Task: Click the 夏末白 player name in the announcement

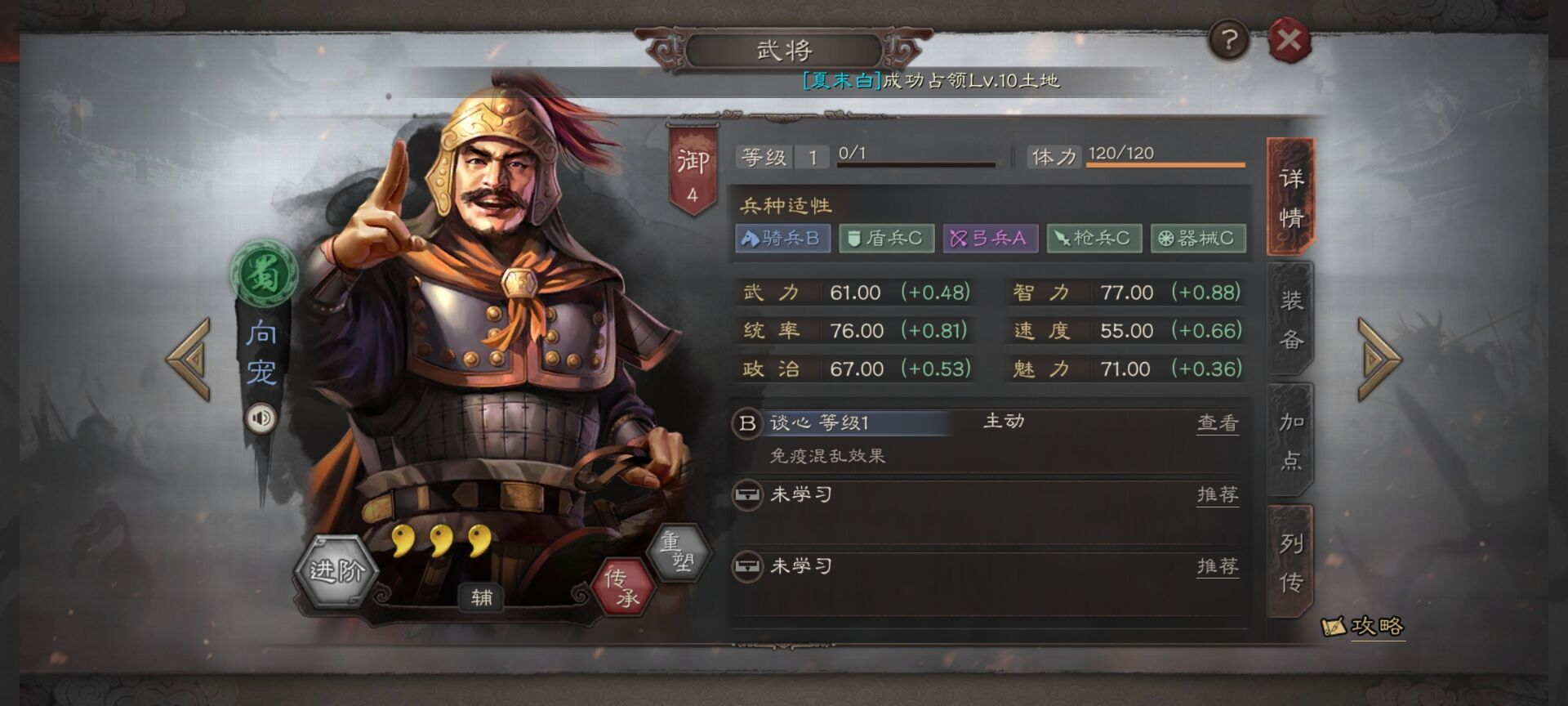Action: coord(841,80)
